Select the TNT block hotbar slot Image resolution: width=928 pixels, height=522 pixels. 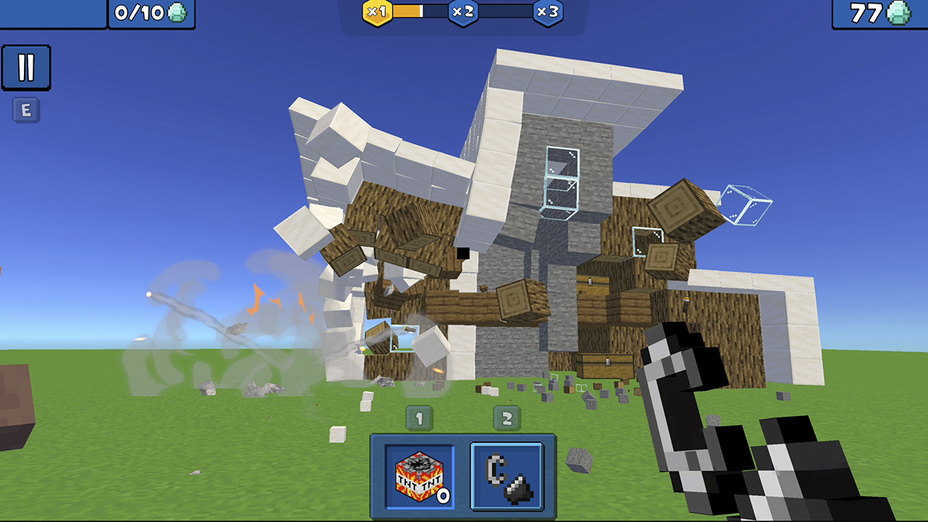pyautogui.click(x=419, y=476)
